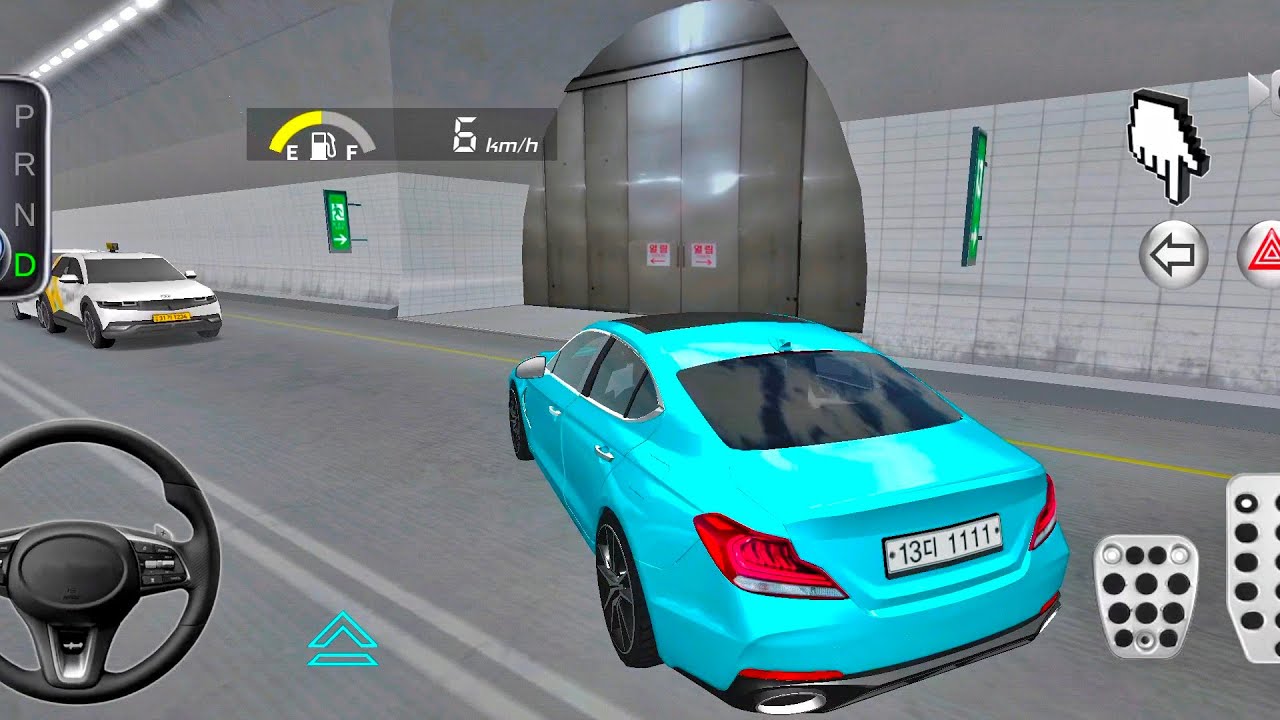Choose Drive gear on the shifter
This screenshot has width=1280, height=720.
pos(24,265)
